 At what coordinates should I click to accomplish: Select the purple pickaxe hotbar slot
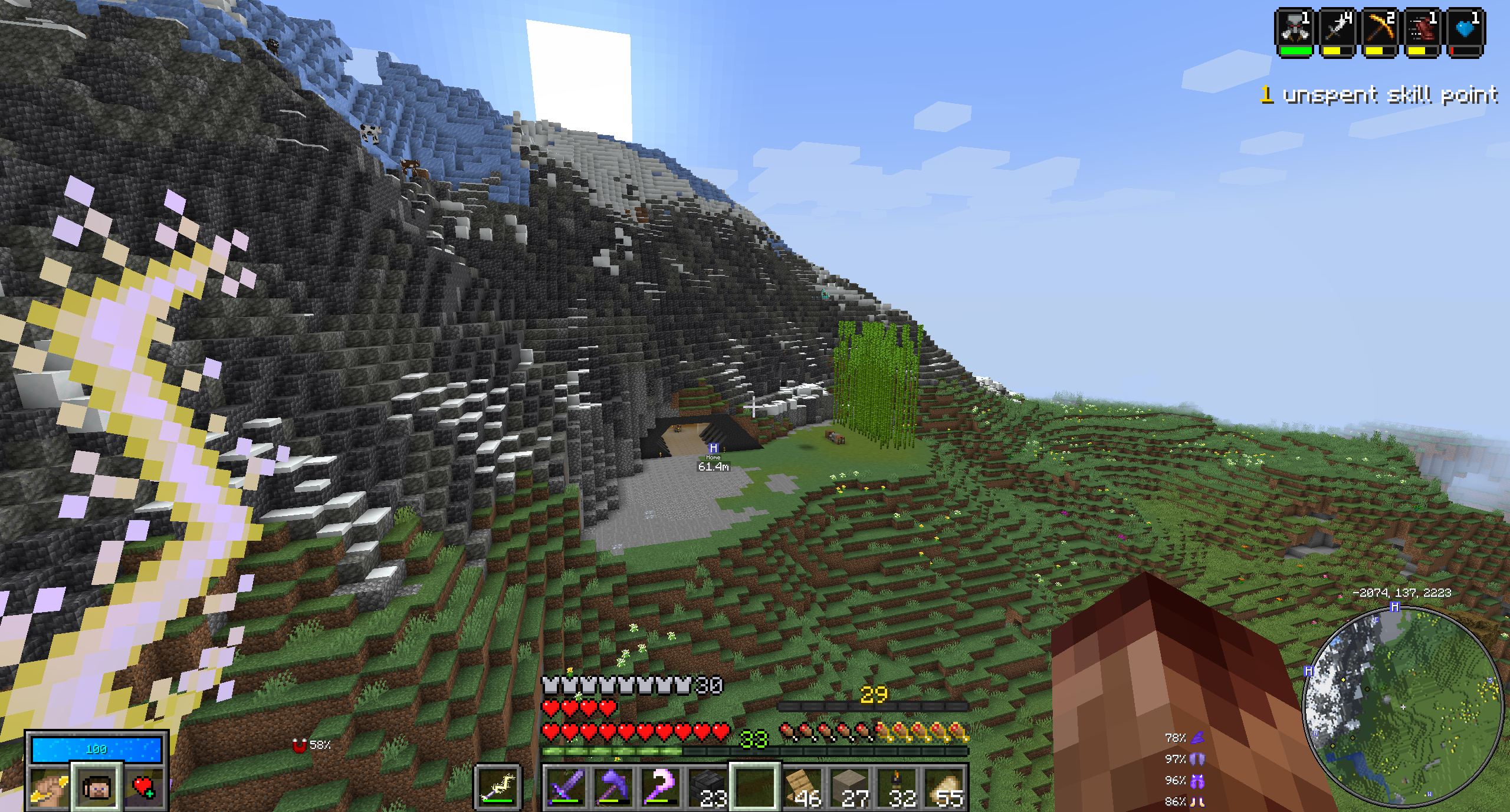[613, 787]
